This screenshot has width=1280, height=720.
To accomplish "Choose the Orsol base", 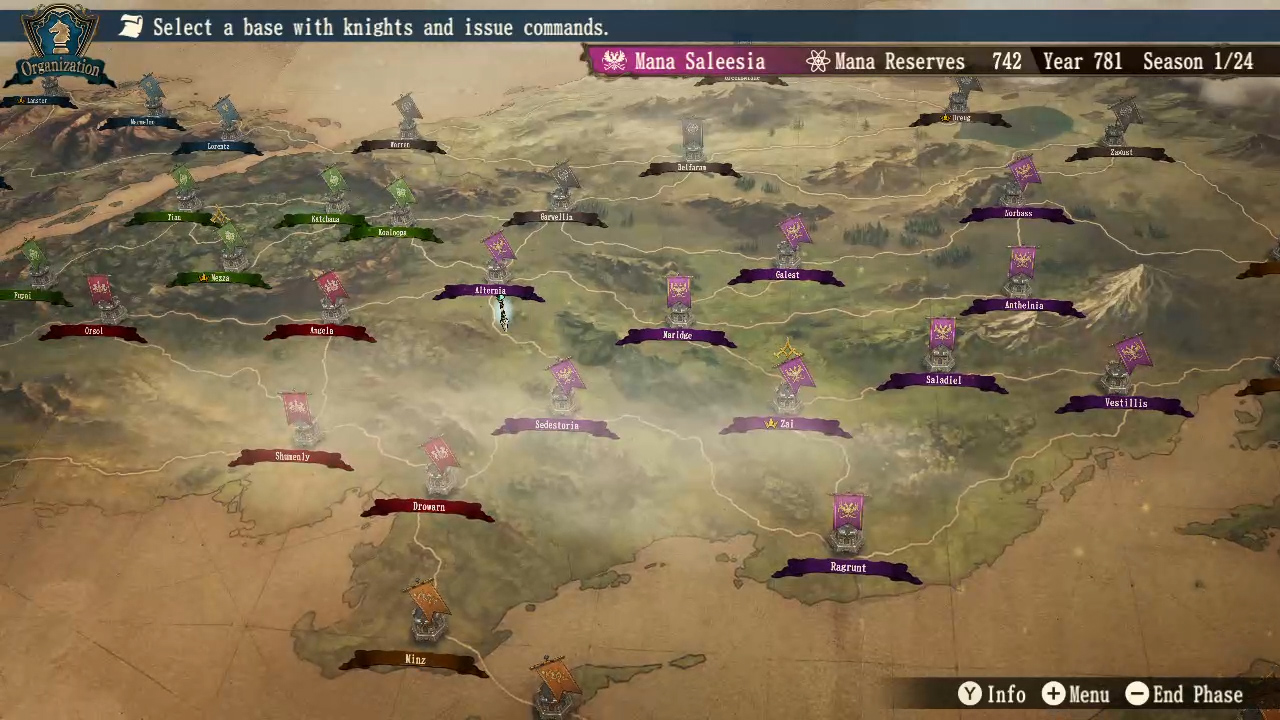I will pos(94,331).
